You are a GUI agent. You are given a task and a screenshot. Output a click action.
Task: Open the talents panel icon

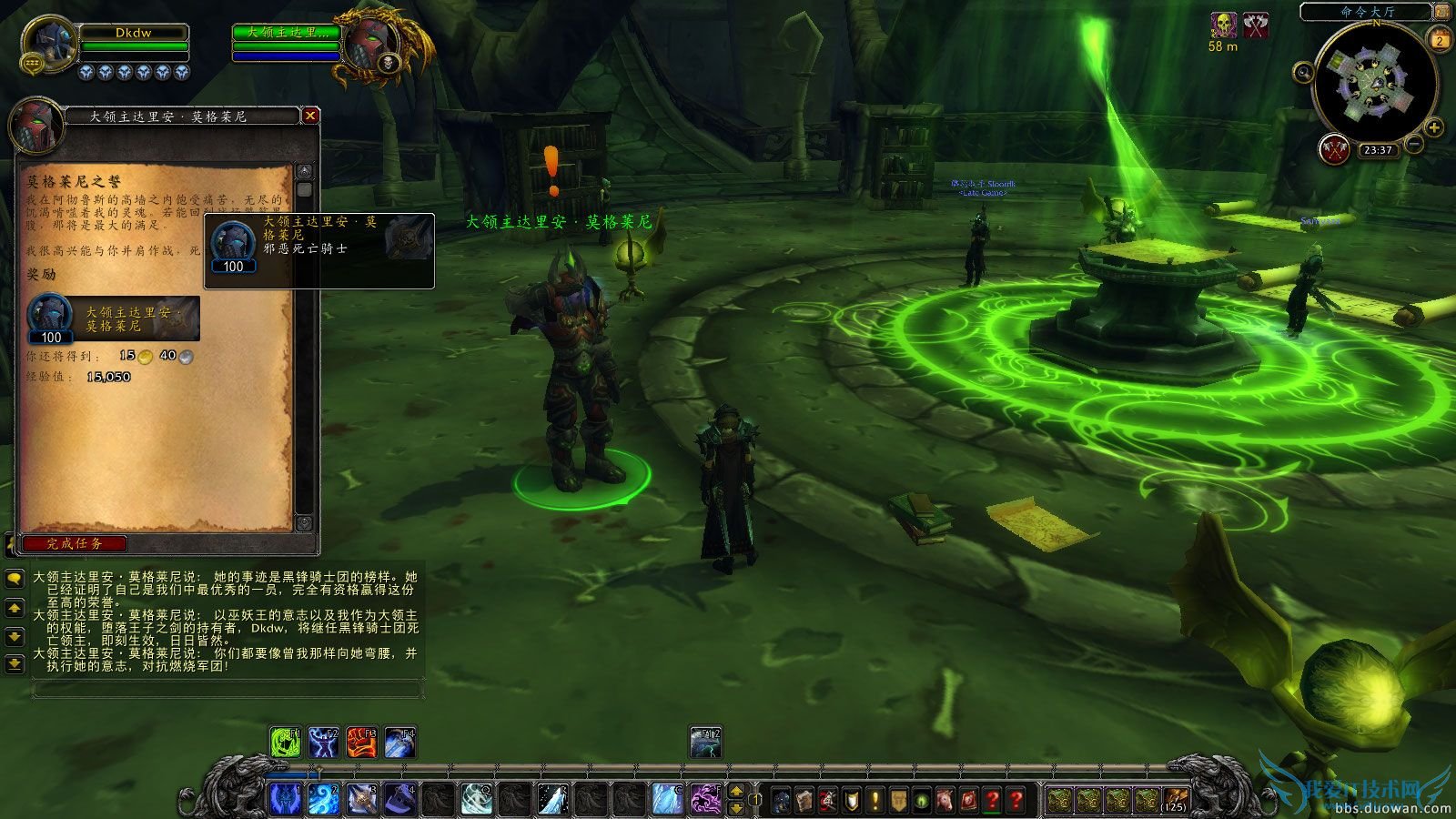(x=828, y=799)
